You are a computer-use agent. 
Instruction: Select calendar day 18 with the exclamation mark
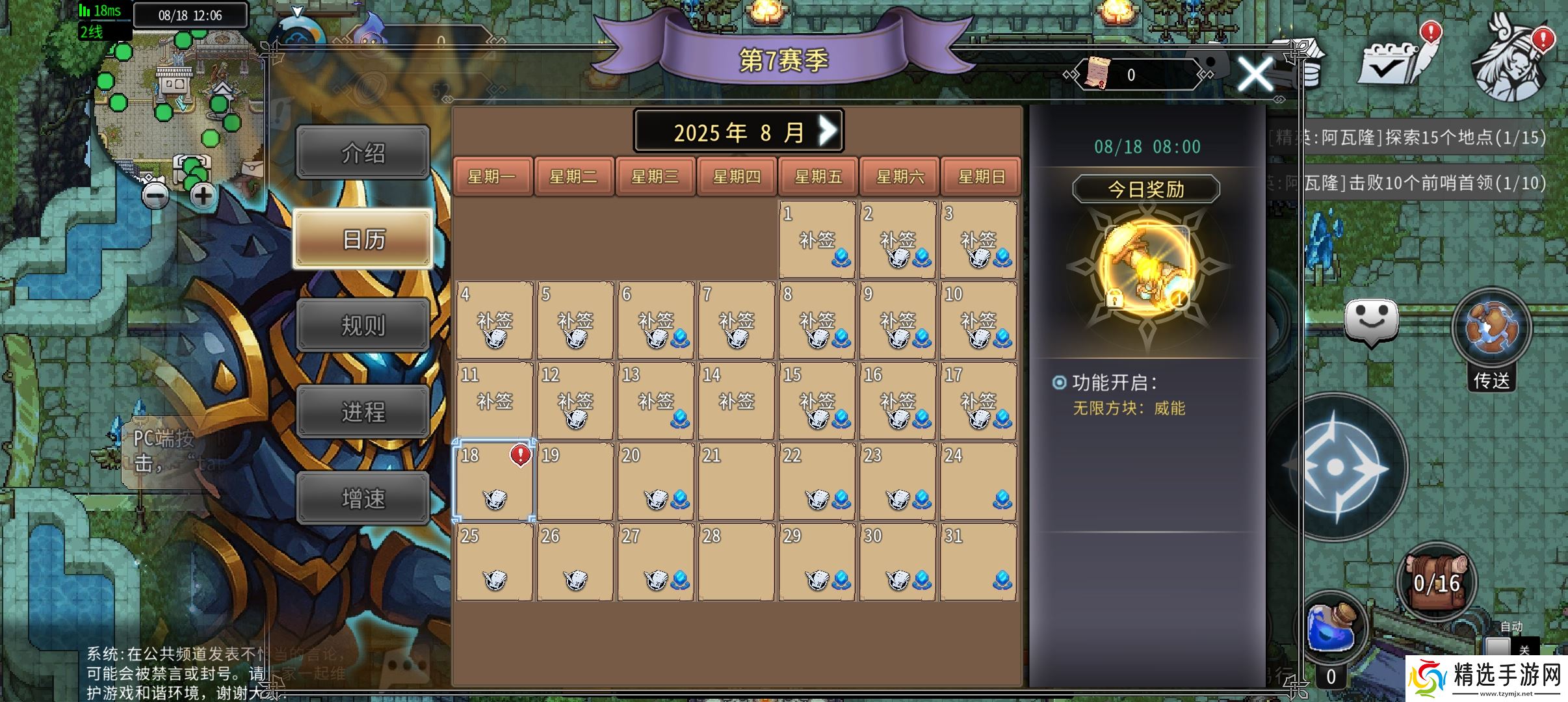pyautogui.click(x=494, y=481)
